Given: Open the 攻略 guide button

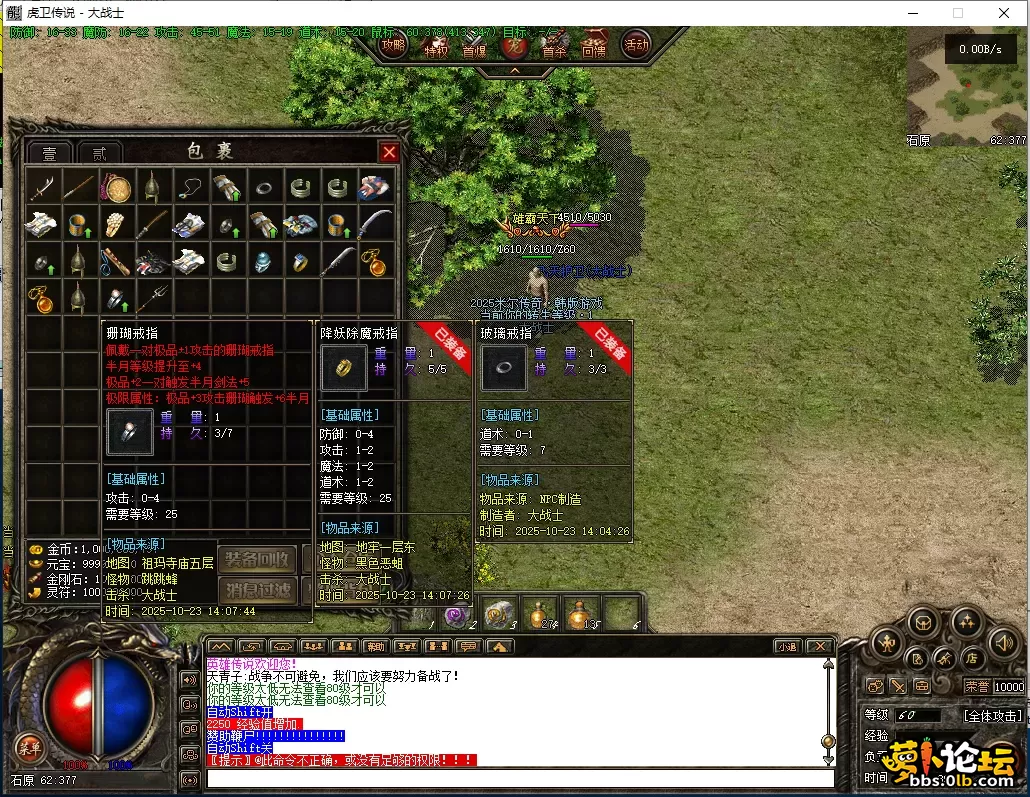Looking at the screenshot, I should click(394, 45).
